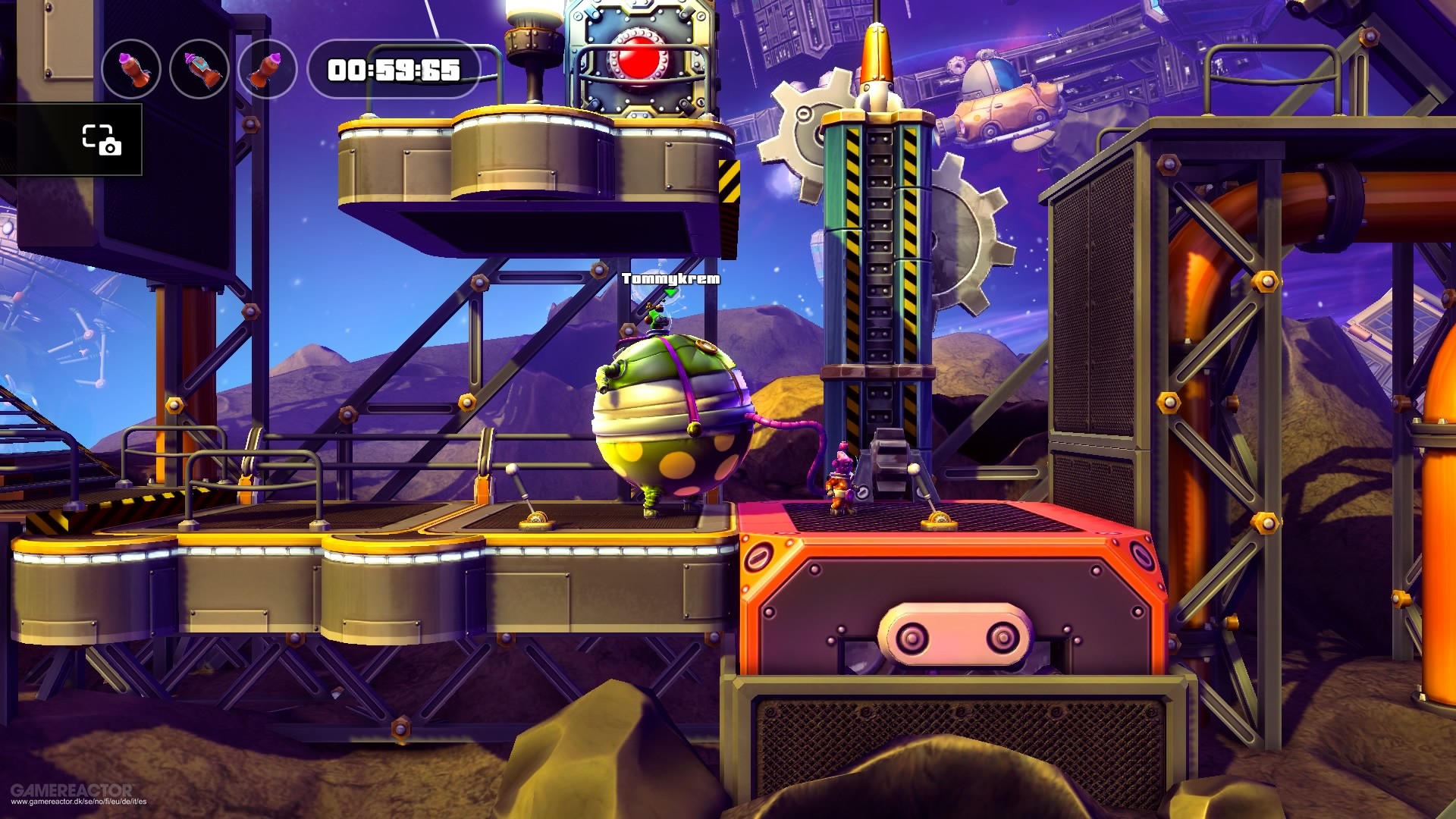Select the middle rocket with jetpack icon

point(199,69)
